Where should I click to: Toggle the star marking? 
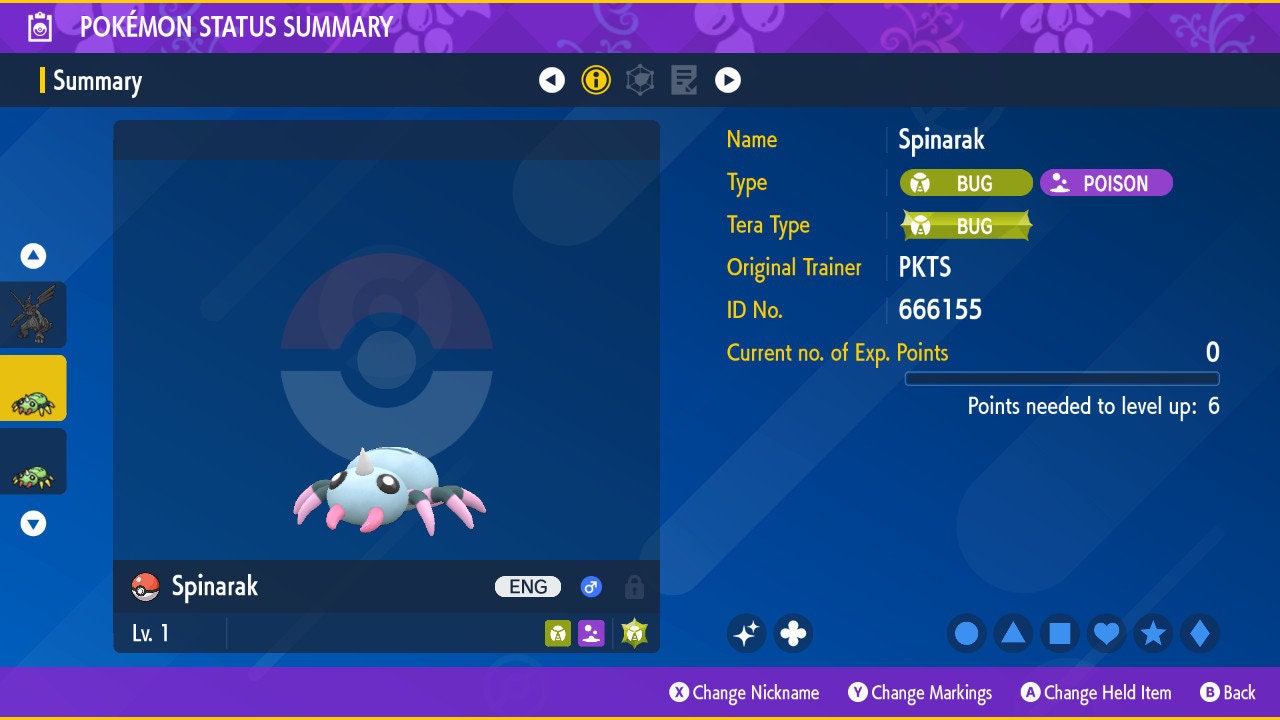click(1153, 633)
